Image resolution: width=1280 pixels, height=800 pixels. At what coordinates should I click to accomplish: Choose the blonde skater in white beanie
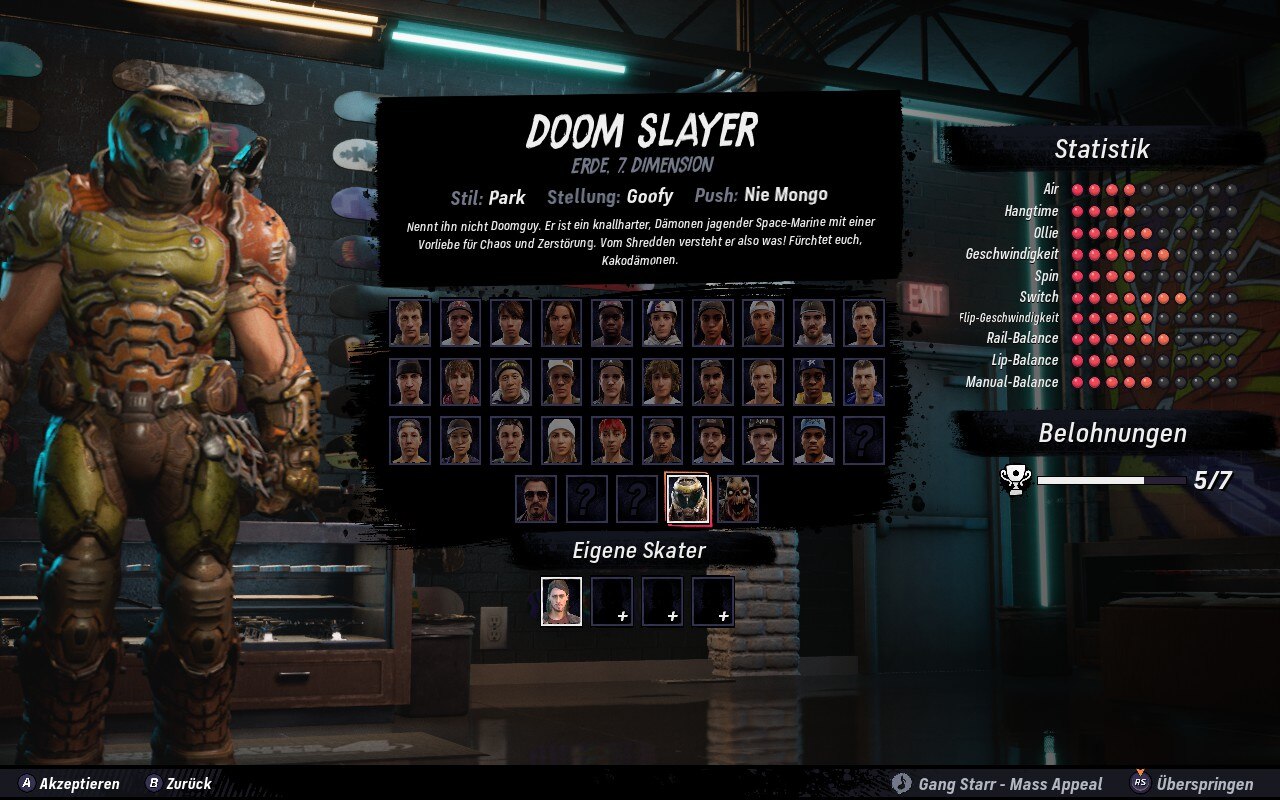[561, 440]
